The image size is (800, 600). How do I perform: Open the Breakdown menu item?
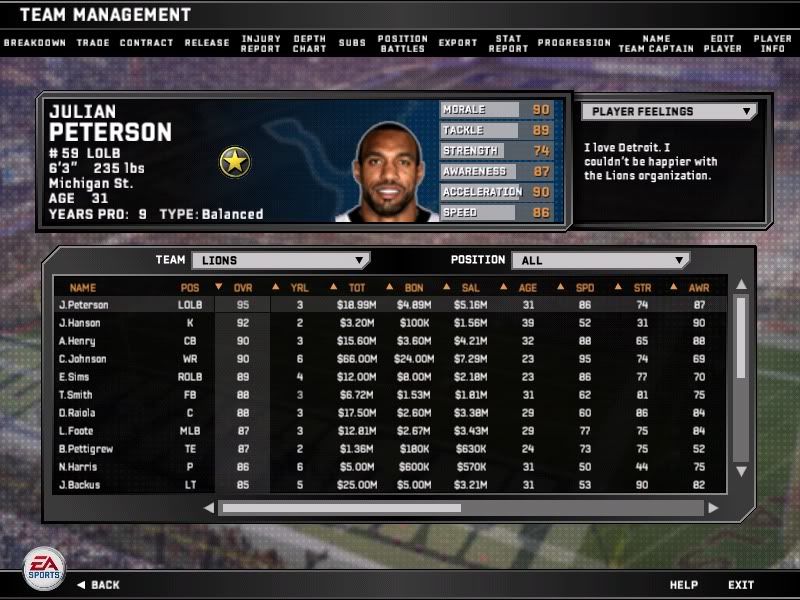pyautogui.click(x=34, y=43)
